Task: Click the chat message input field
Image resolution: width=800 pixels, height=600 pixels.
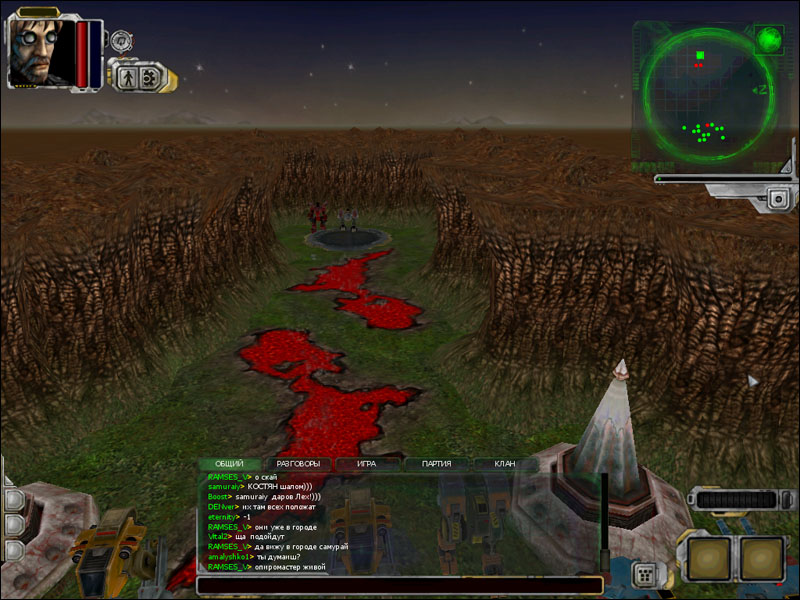Action: [398, 585]
